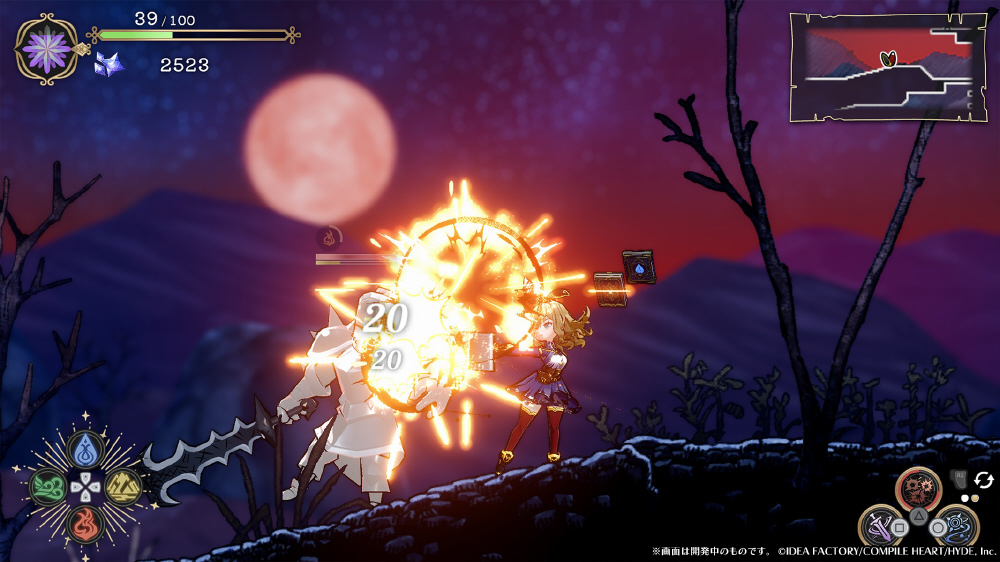The height and width of the screenshot is (562, 1000).
Task: Click the skill set swap arrows icon
Action: pos(984,481)
